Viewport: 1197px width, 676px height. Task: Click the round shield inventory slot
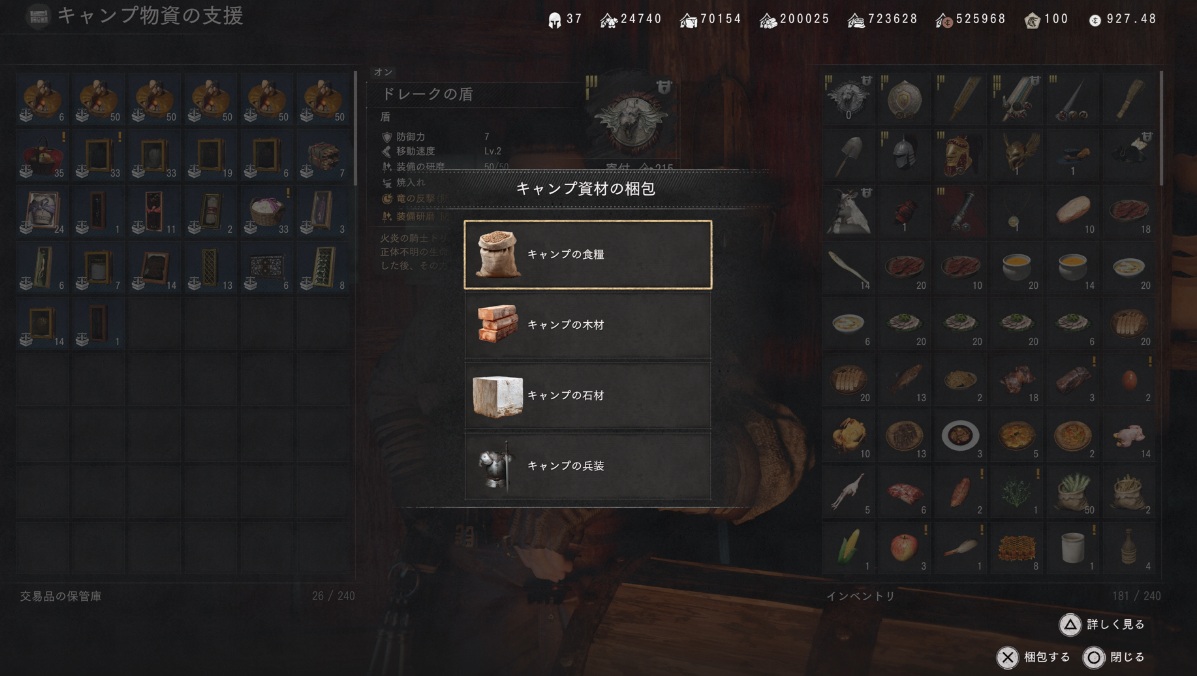[x=904, y=97]
